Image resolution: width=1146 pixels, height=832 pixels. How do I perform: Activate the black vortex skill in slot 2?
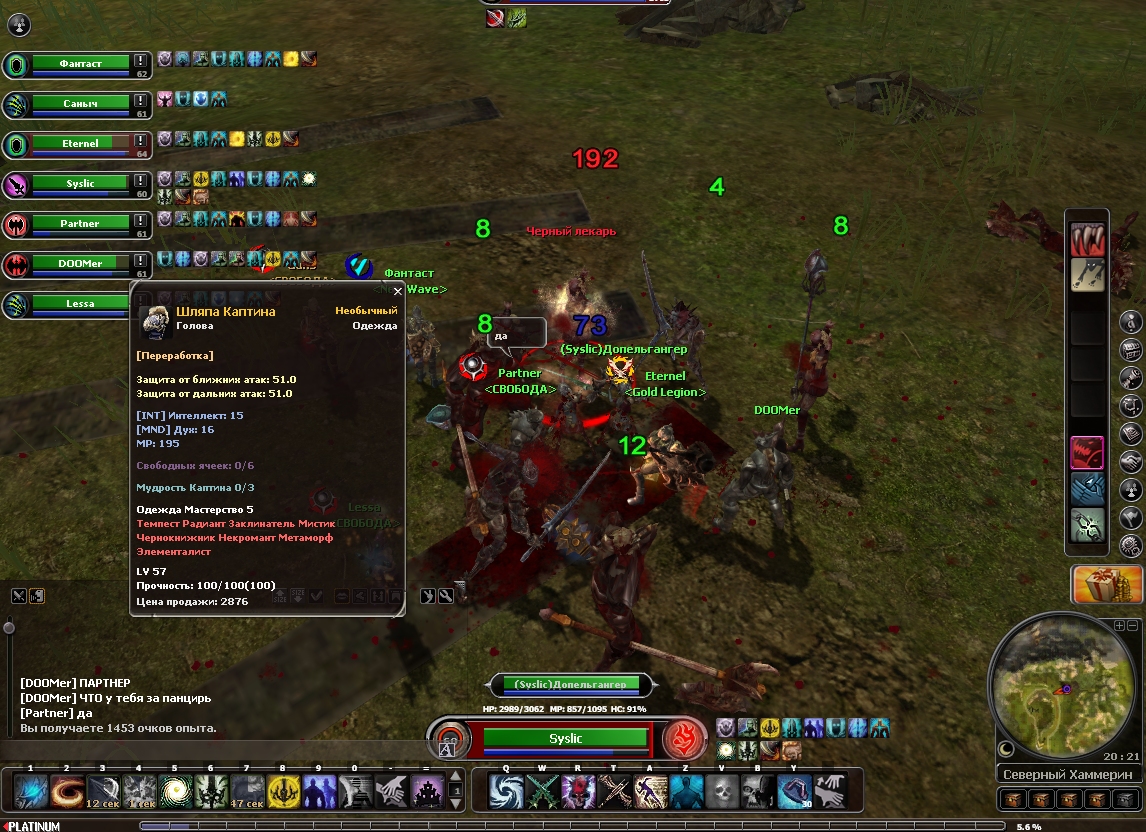pyautogui.click(x=67, y=792)
